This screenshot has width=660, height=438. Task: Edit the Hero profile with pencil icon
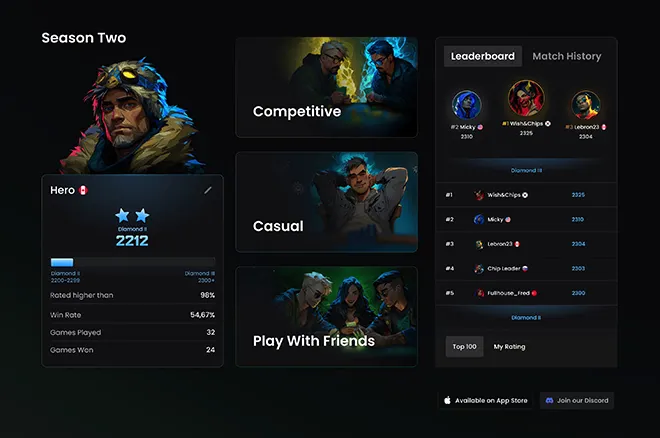[208, 189]
